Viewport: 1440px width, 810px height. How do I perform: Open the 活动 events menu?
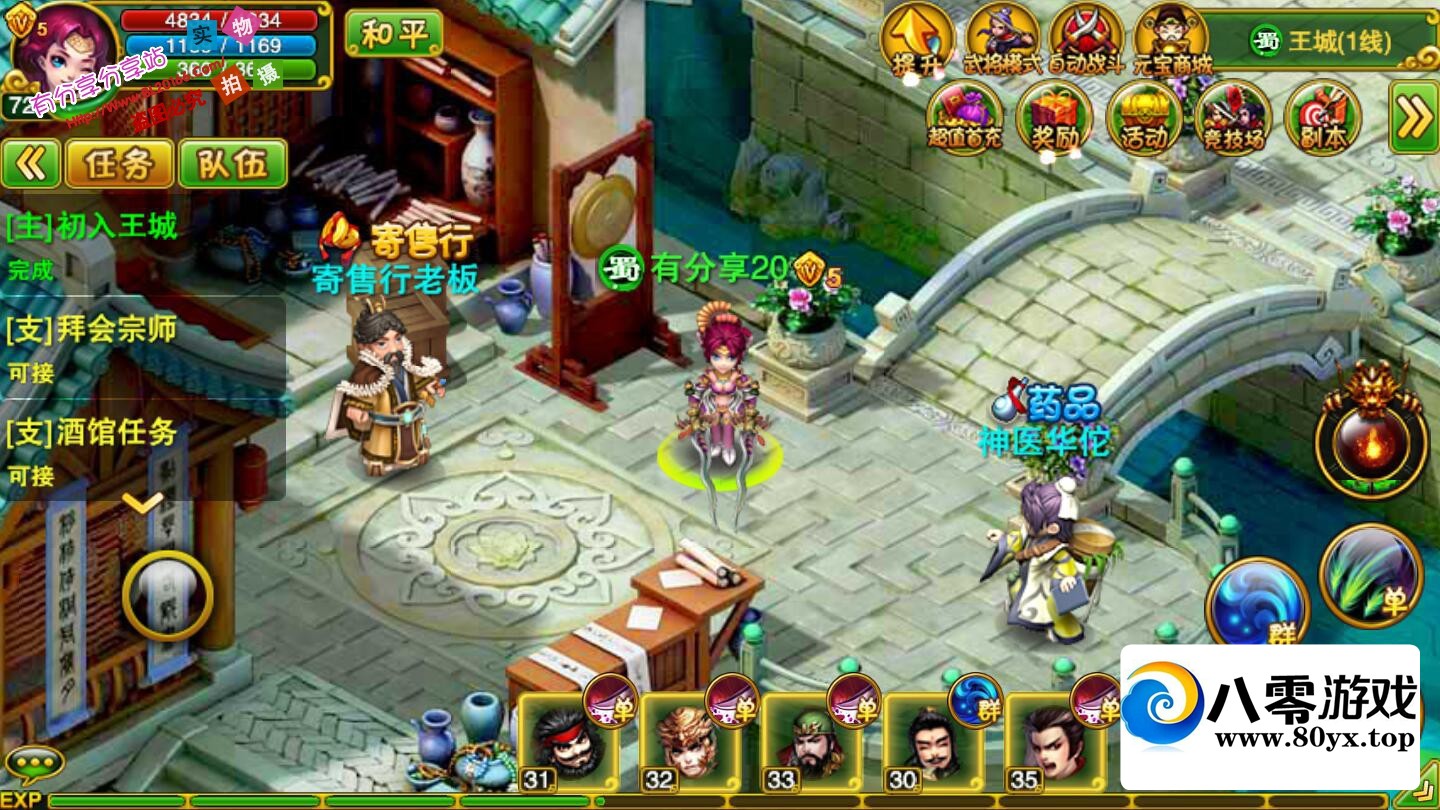(x=1144, y=118)
